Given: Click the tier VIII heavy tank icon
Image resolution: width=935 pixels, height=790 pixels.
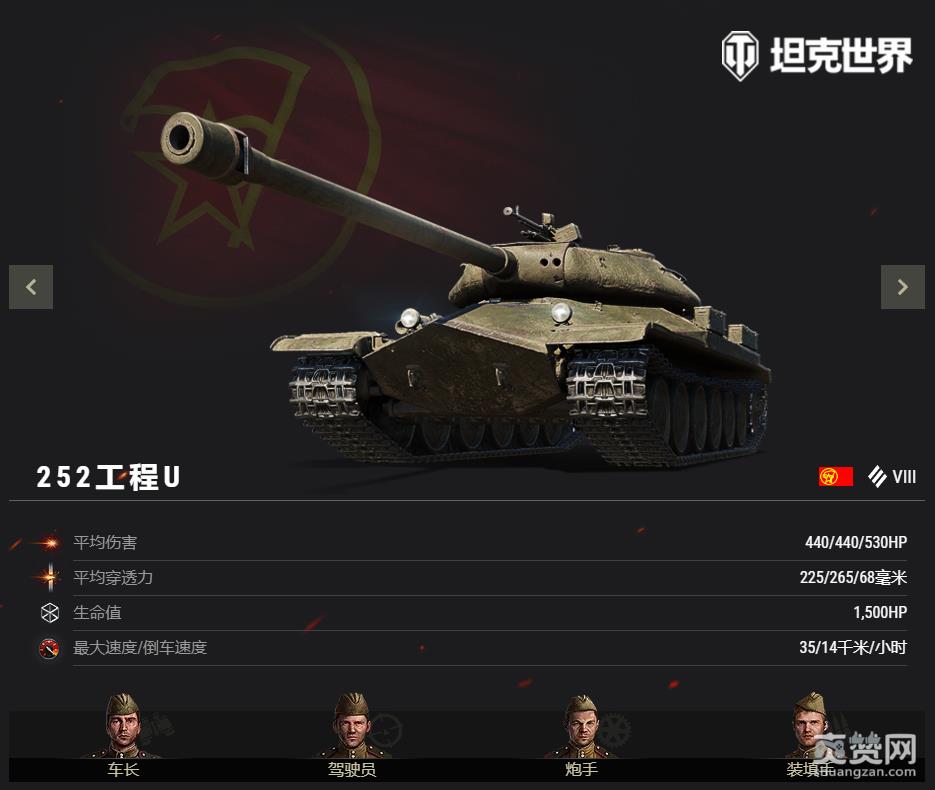Looking at the screenshot, I should [x=878, y=477].
